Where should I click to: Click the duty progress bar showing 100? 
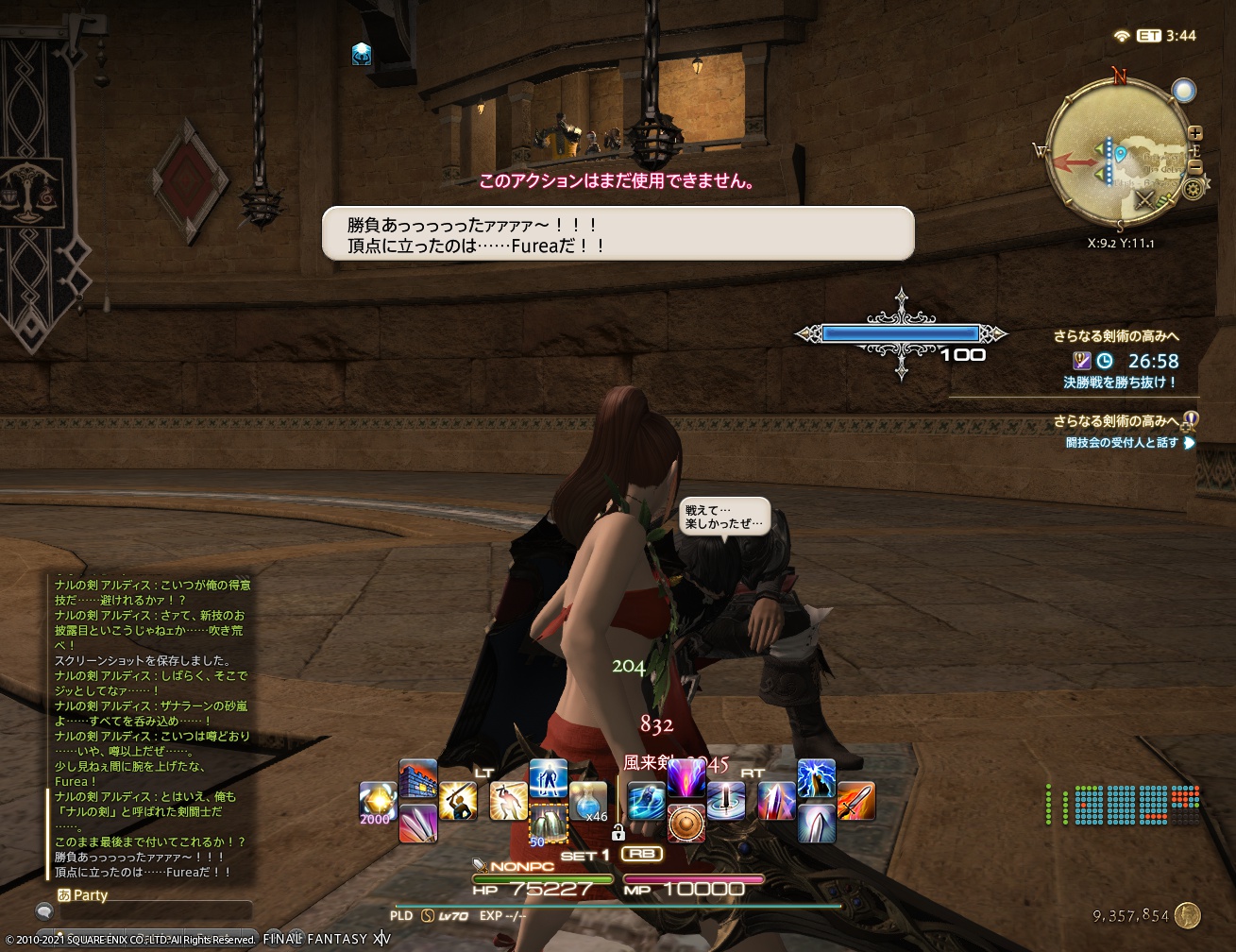(x=900, y=332)
